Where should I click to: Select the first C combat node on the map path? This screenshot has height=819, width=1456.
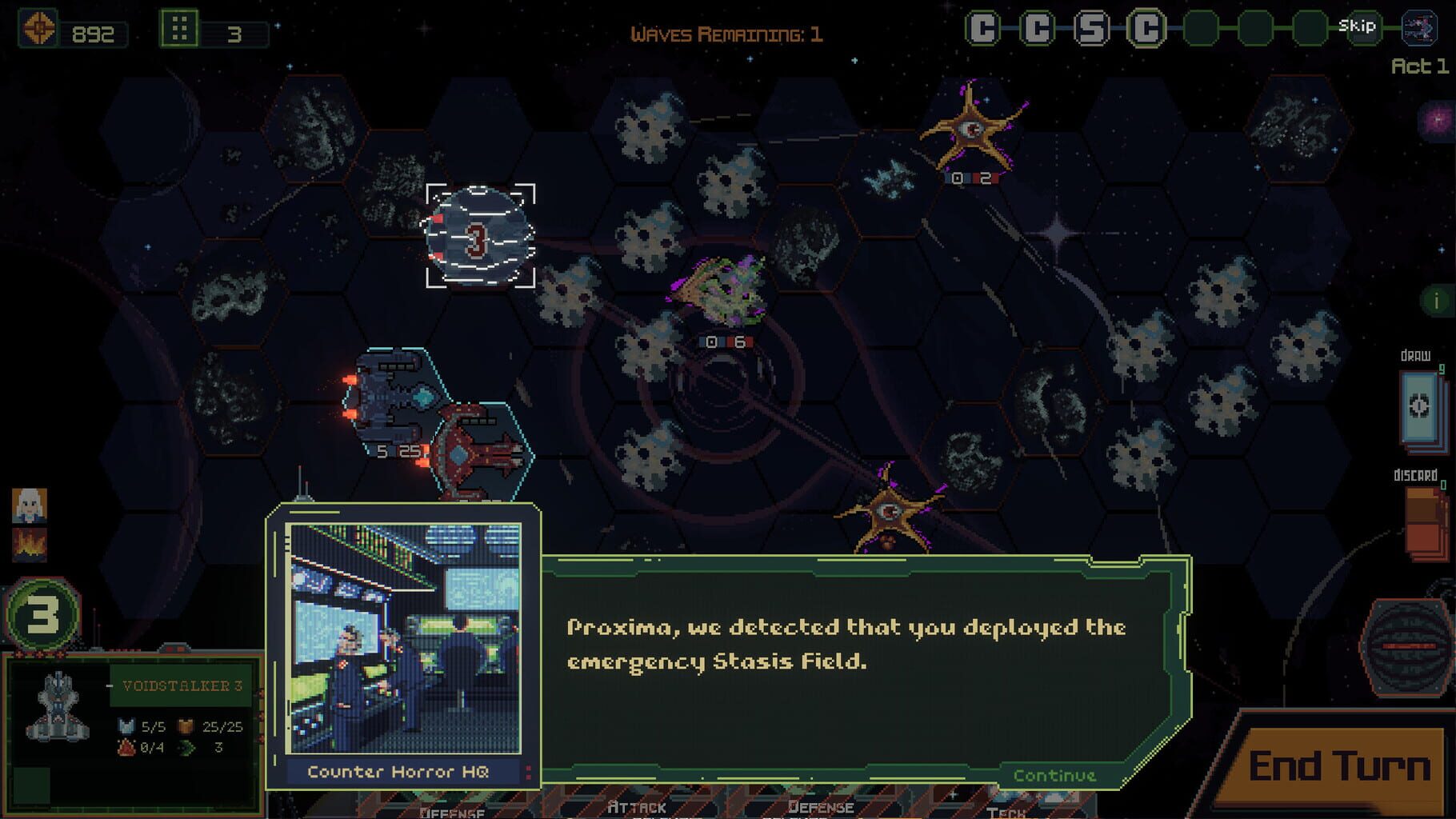(x=984, y=26)
